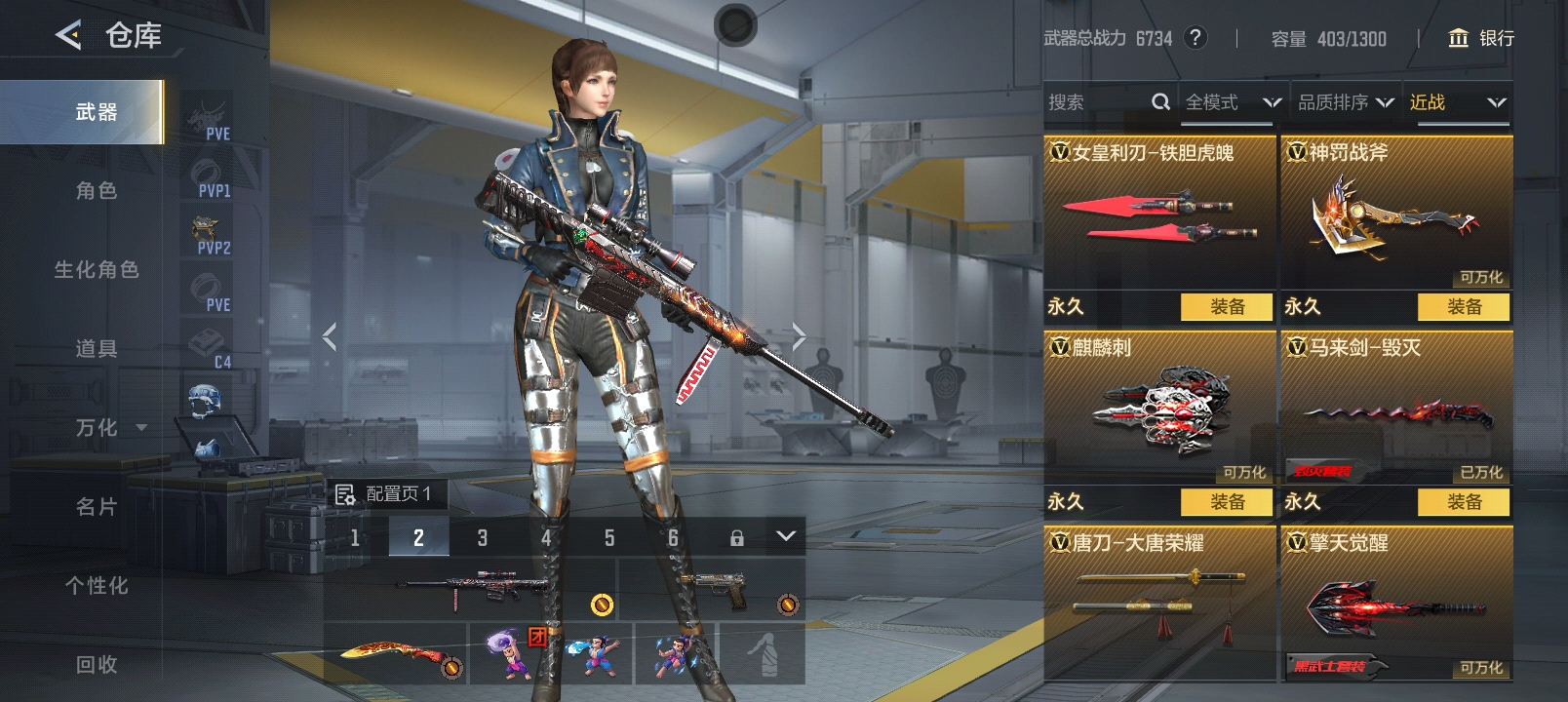Open the 名片 name card tab

96,507
